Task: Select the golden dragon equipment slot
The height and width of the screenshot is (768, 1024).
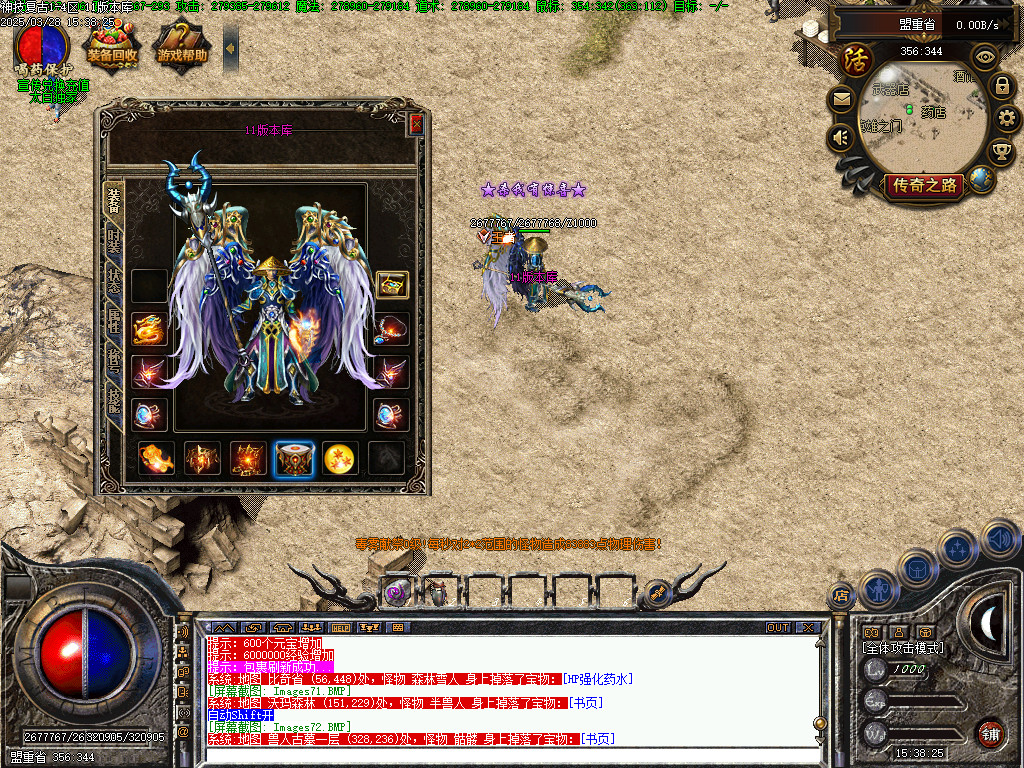Action: 149,329
